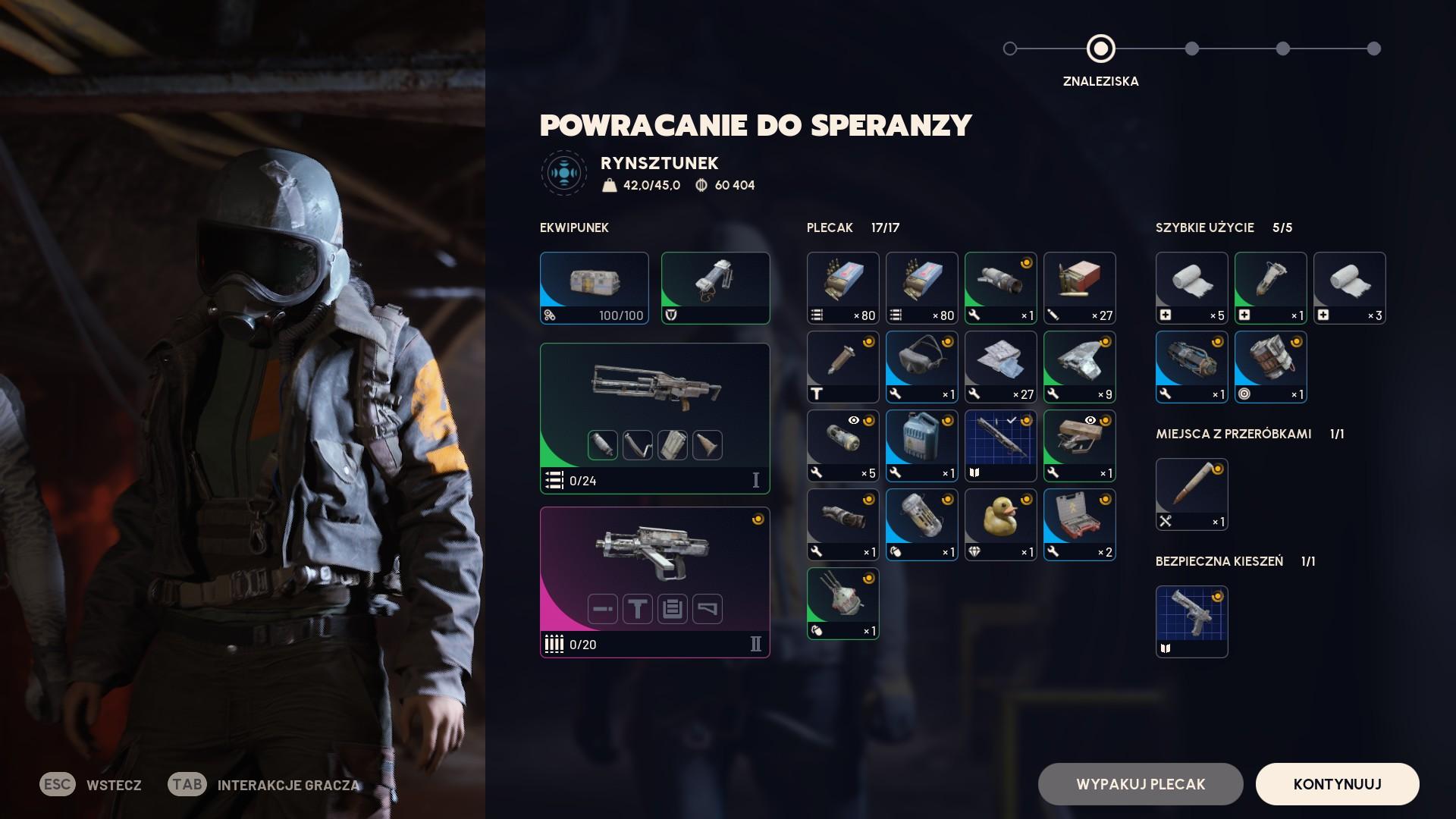Select the bandage stack of three
The width and height of the screenshot is (1456, 819).
click(1349, 287)
